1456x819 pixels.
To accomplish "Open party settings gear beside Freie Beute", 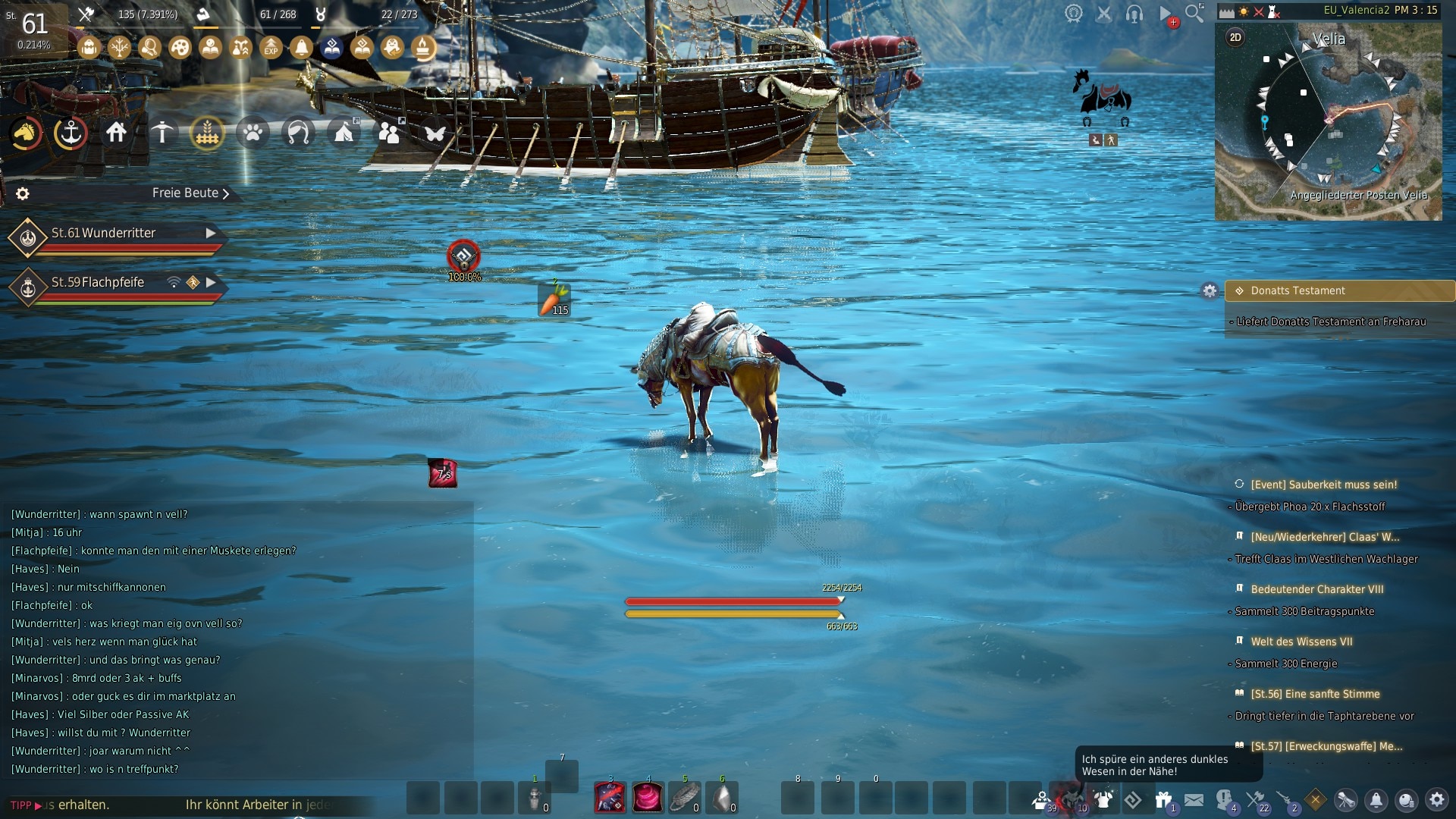I will (x=23, y=194).
